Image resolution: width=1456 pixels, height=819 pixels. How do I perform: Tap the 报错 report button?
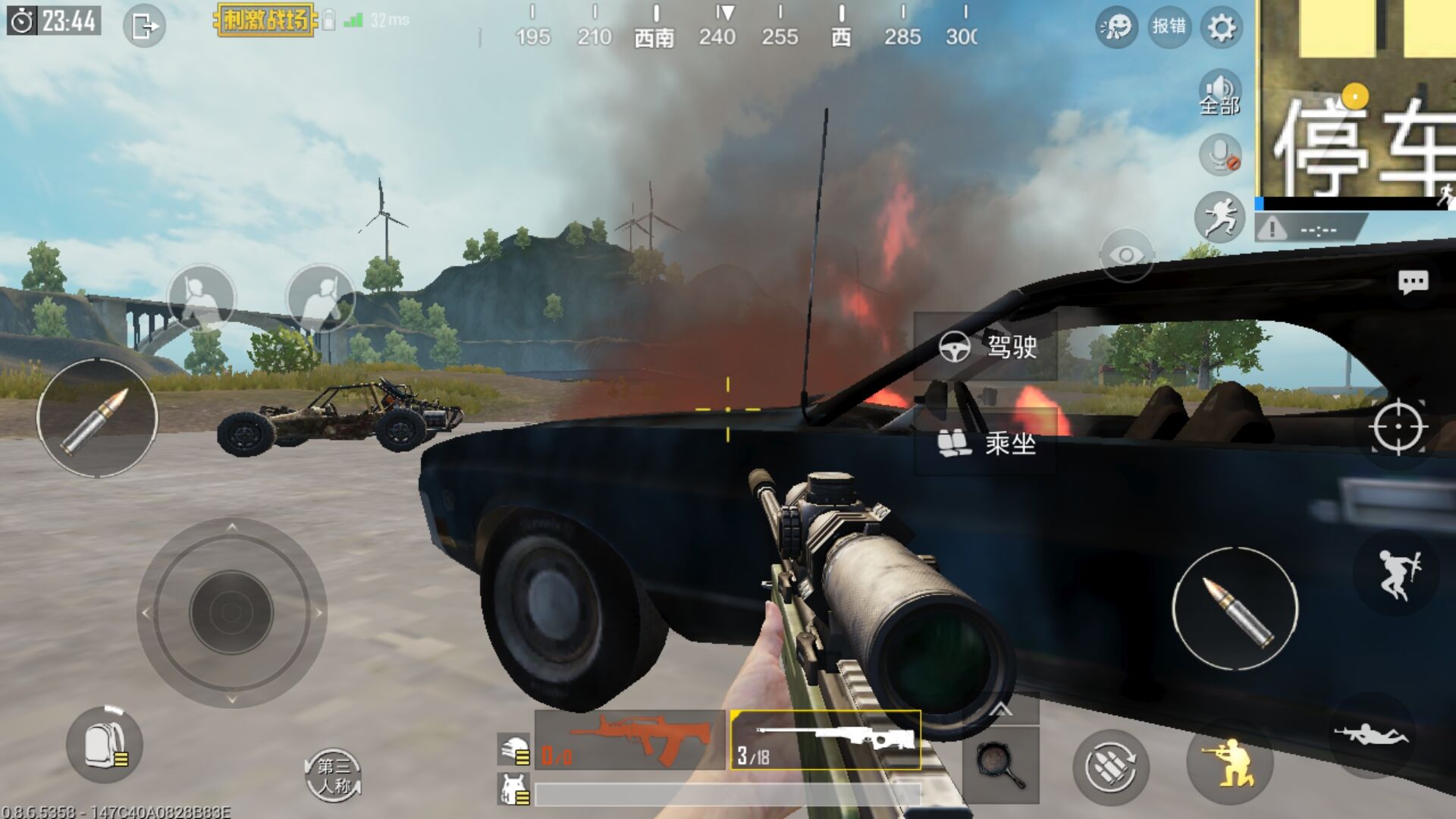[1169, 27]
